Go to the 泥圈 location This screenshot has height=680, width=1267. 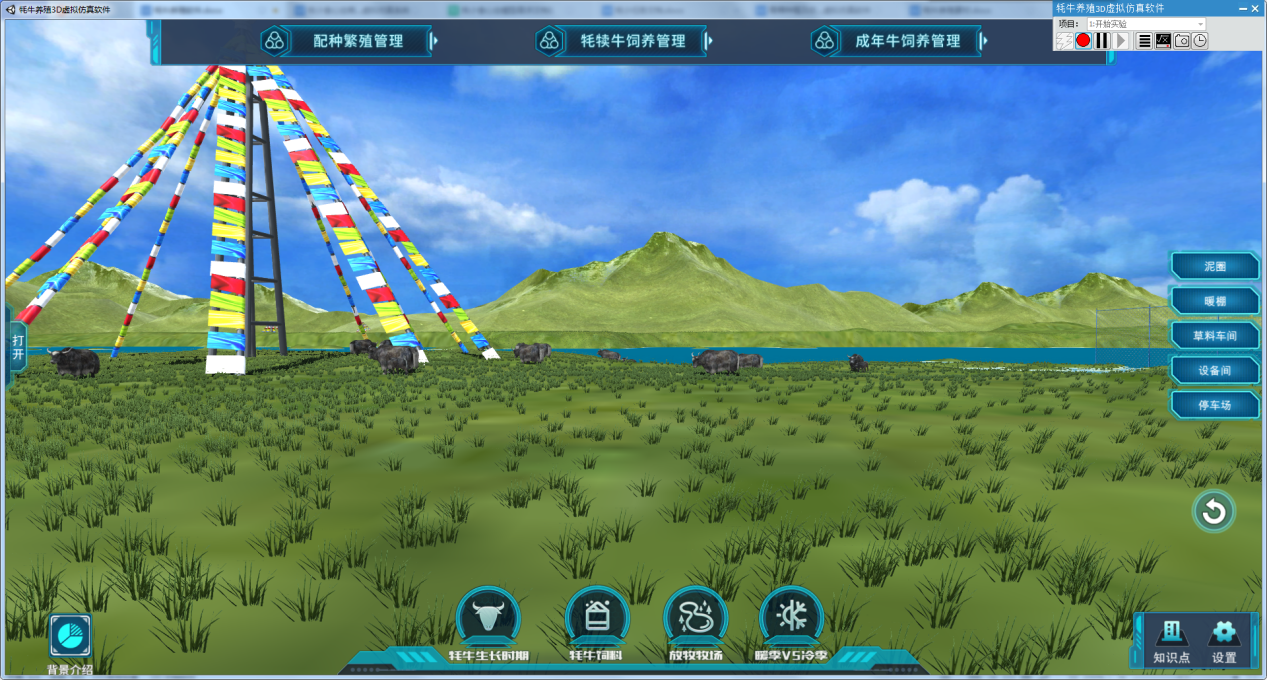pos(1215,266)
